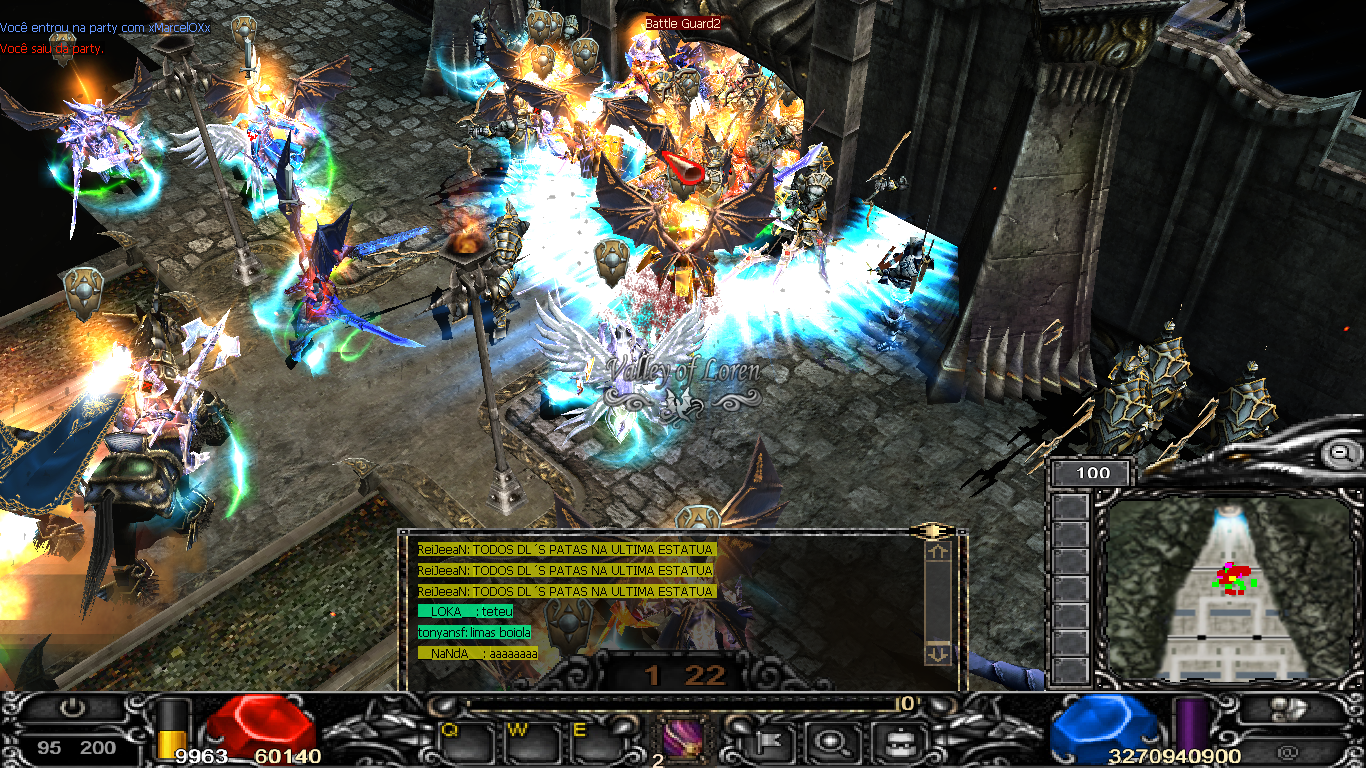The image size is (1366, 768).
Task: Open the helmet character icon
Action: pos(892,742)
